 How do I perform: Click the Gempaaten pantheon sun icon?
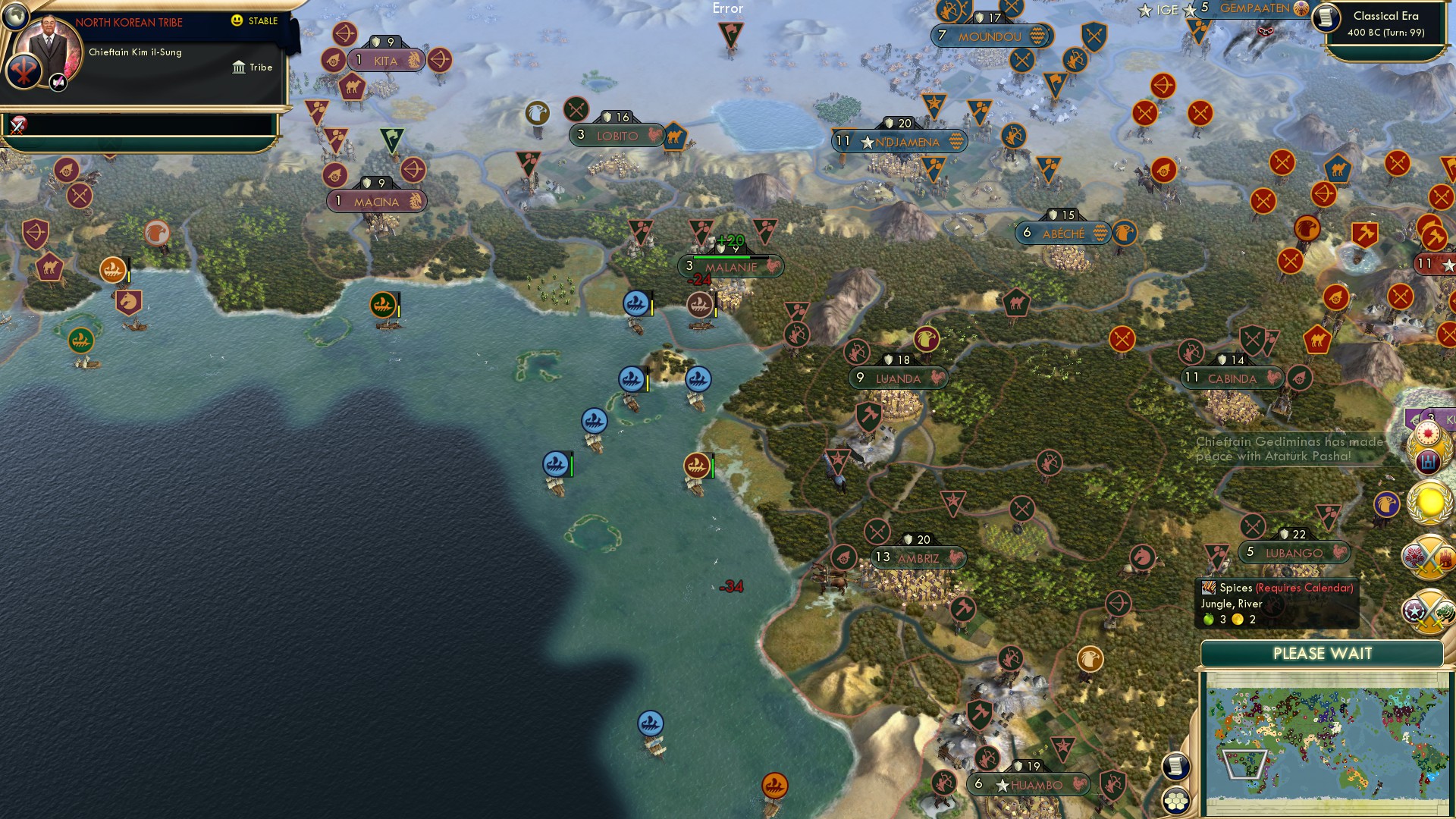tap(1300, 9)
